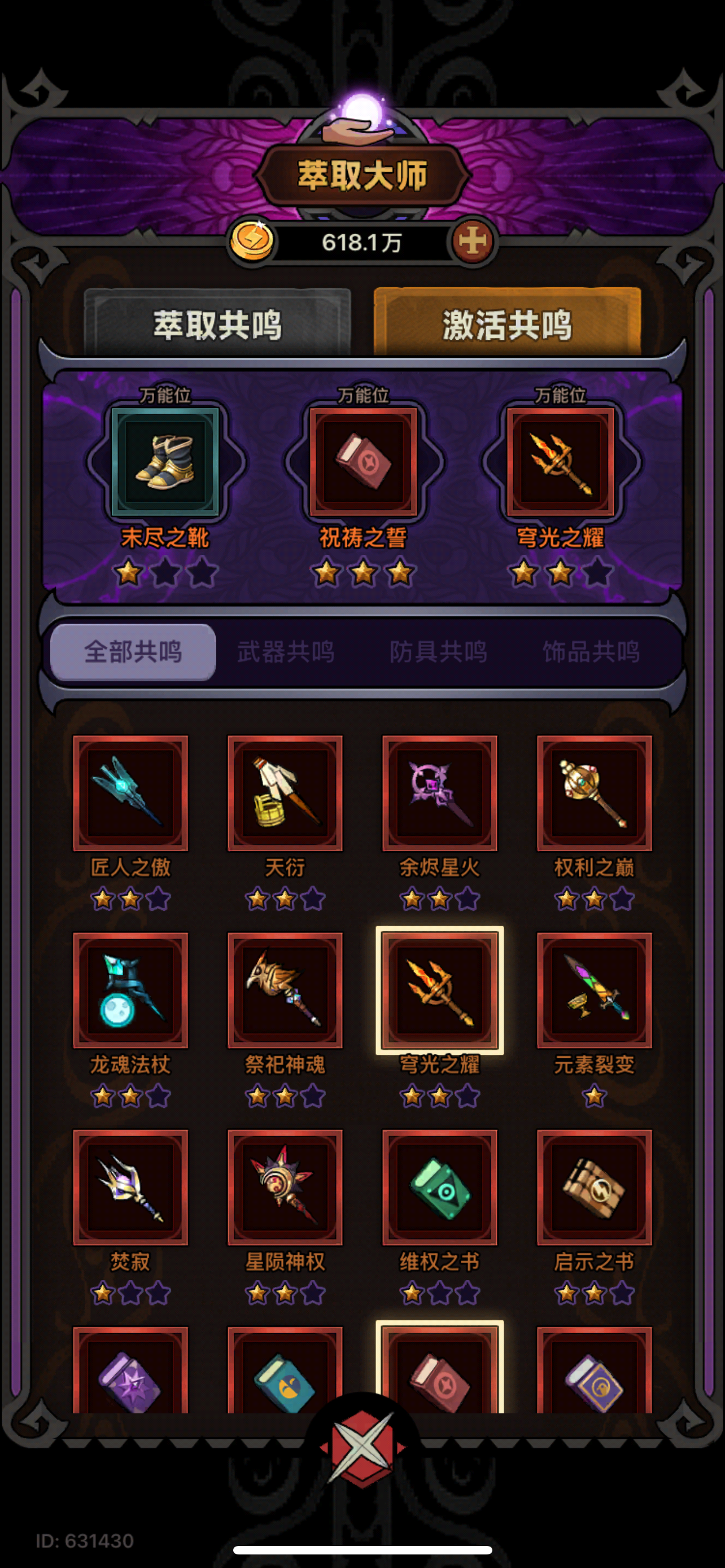Viewport: 725px width, 1568px height.
Task: Switch to the 萃取共鸣 tab
Action: (218, 325)
